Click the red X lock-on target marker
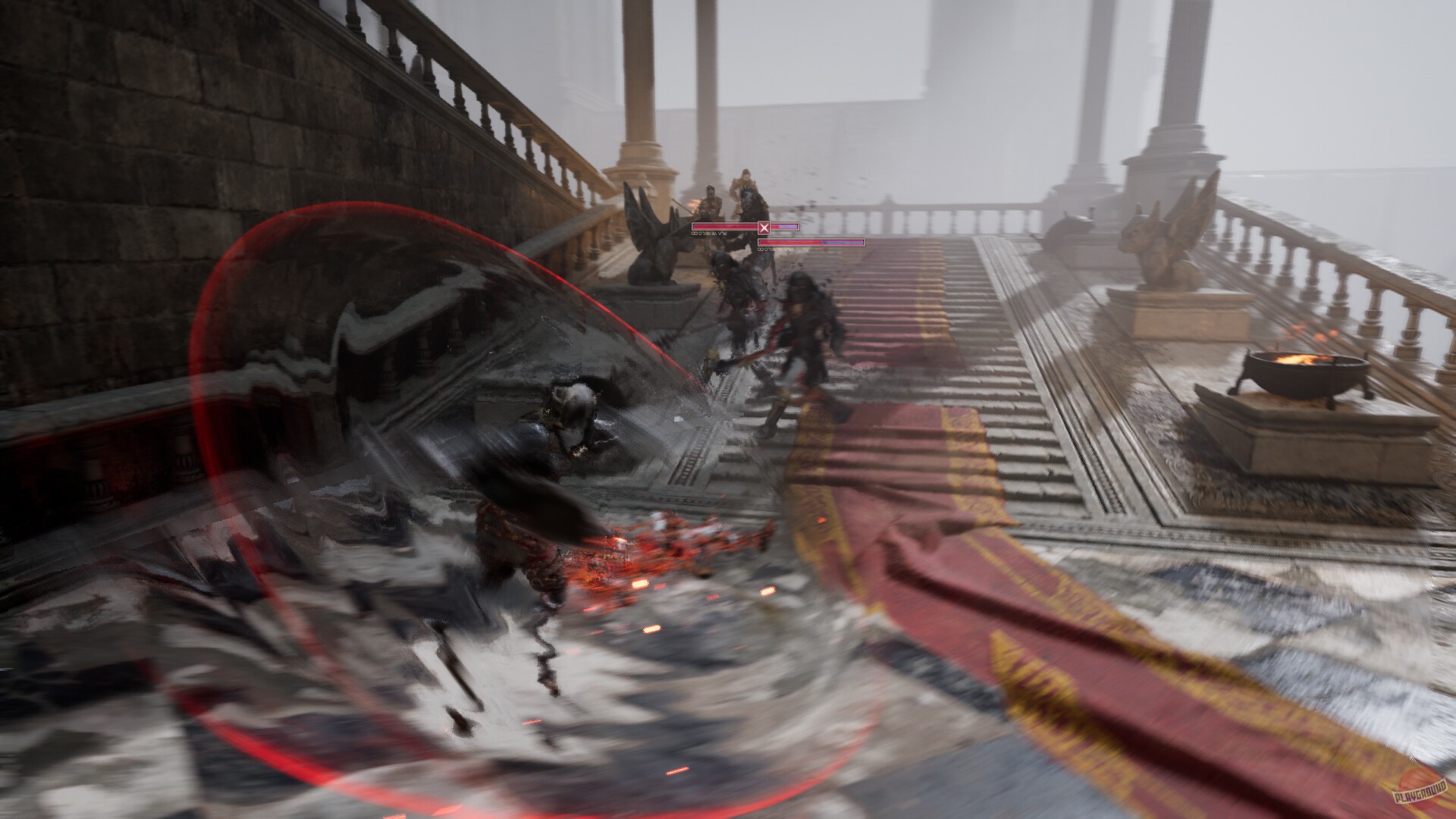 pos(764,227)
